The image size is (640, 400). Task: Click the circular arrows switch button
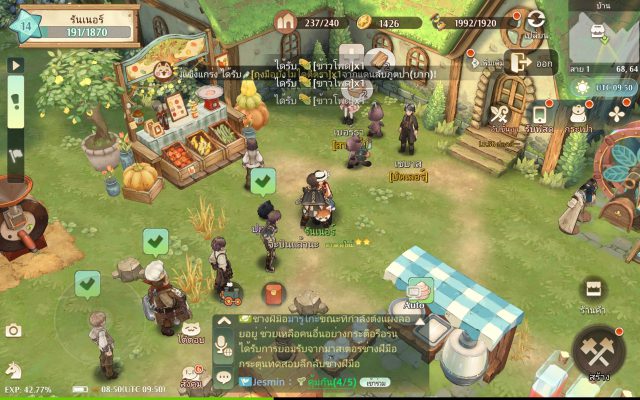point(537,21)
